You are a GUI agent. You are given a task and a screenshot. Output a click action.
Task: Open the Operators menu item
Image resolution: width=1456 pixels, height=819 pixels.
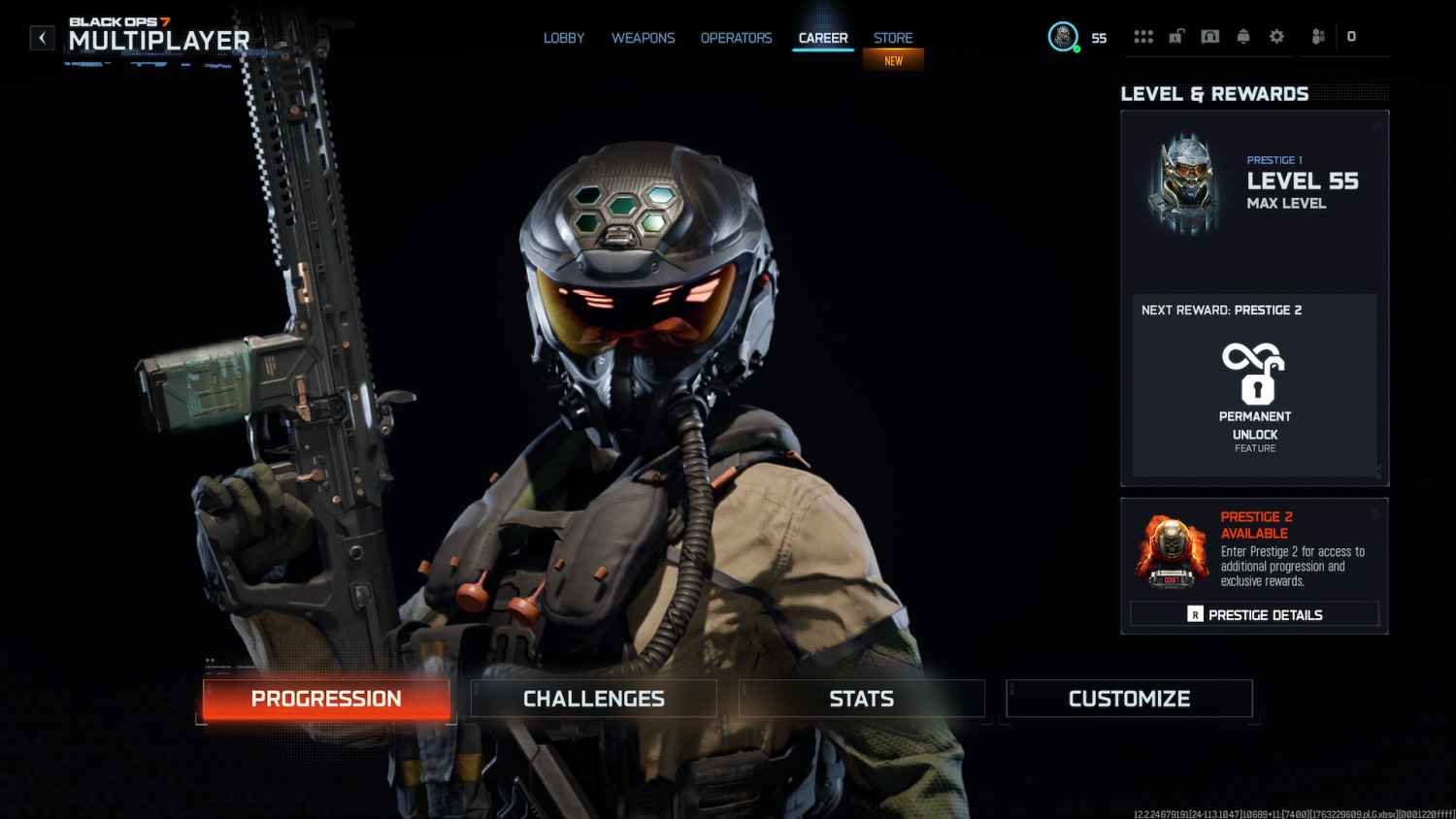coord(737,38)
